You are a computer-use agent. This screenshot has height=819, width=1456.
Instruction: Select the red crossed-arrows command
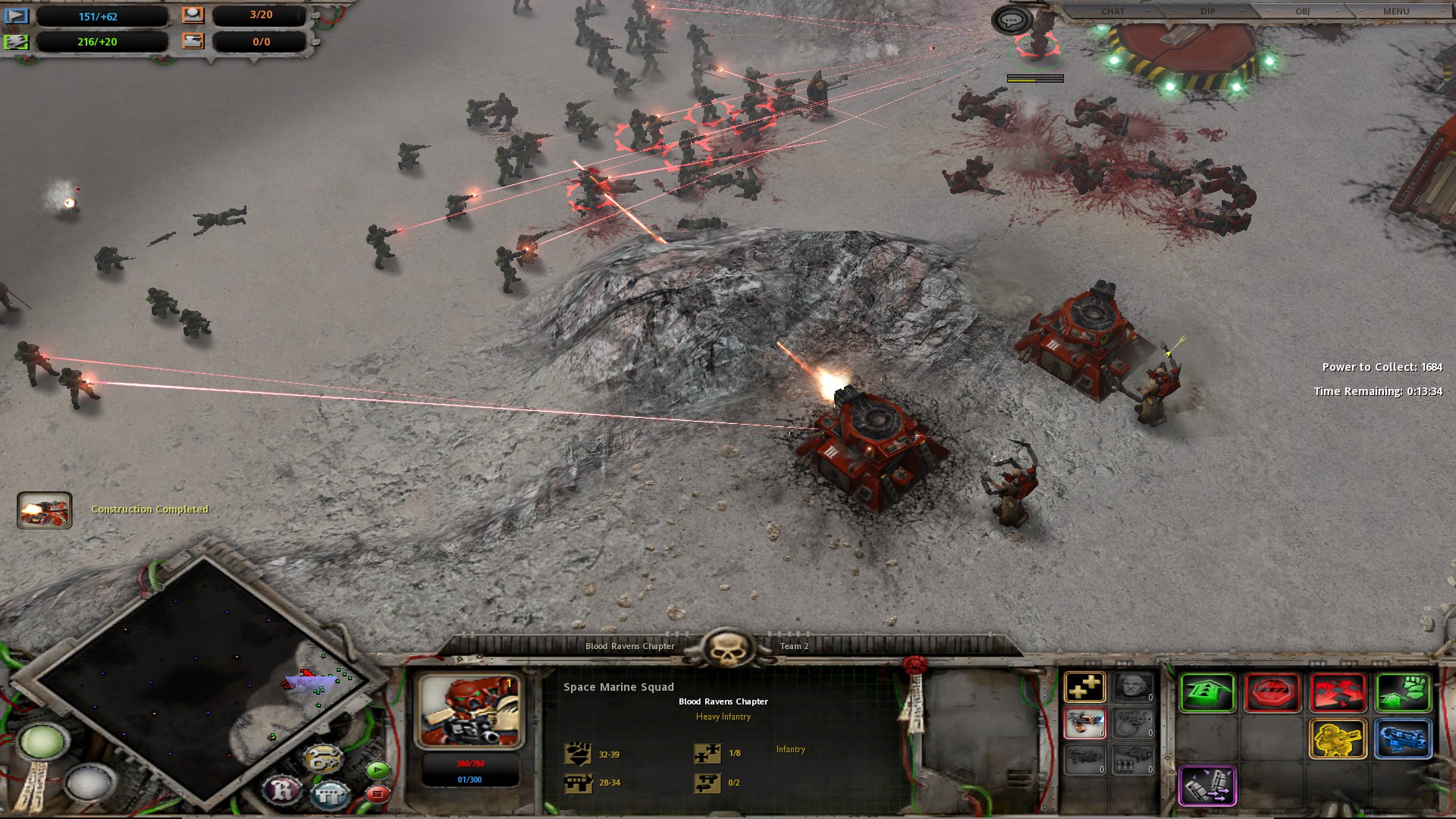click(1338, 693)
